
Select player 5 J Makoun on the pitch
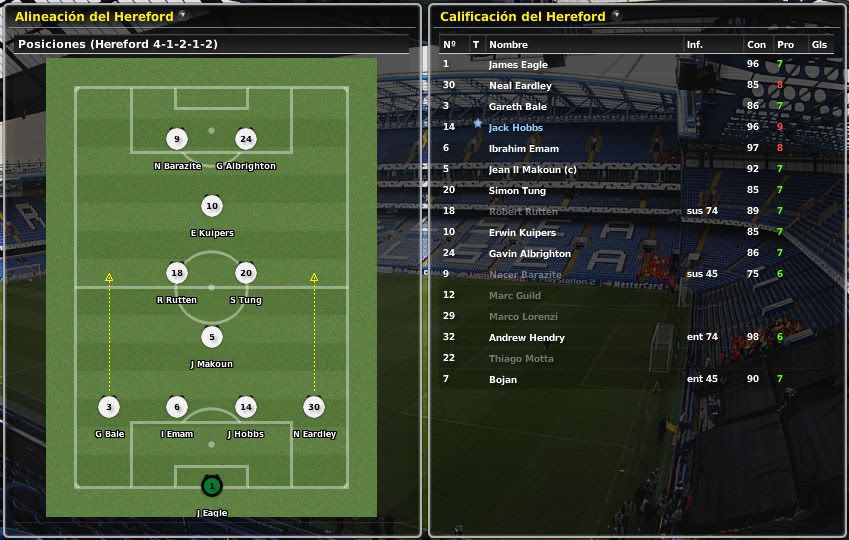[x=211, y=338]
